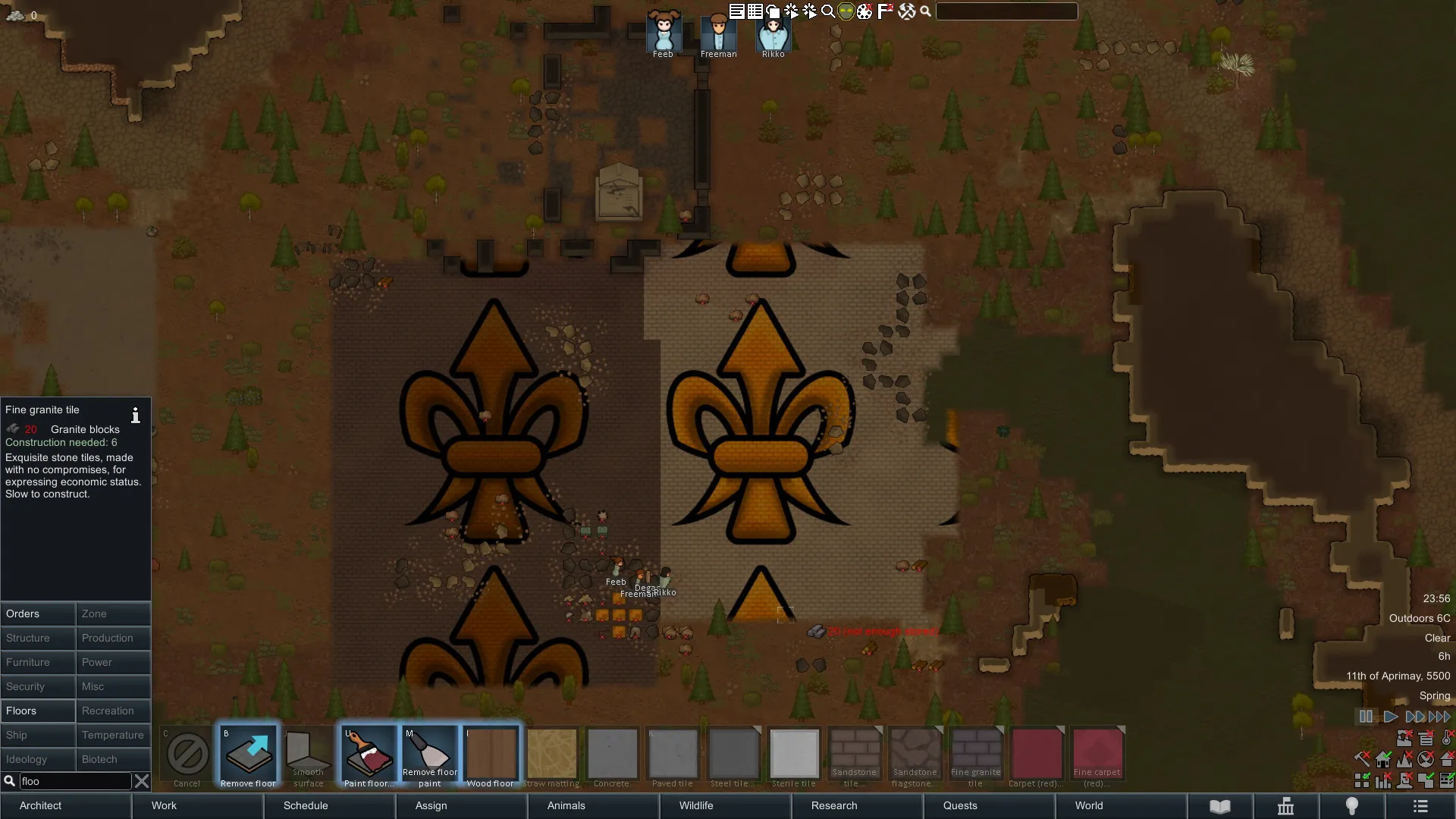Select colonist Feeb's portrait

click(664, 34)
